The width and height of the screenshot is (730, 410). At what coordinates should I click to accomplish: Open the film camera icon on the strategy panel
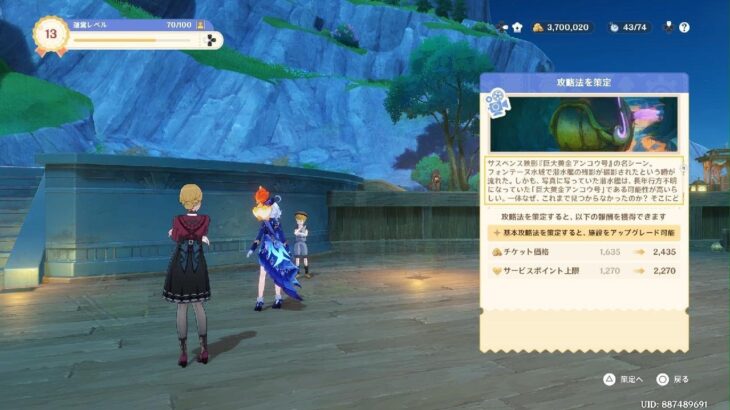497,106
